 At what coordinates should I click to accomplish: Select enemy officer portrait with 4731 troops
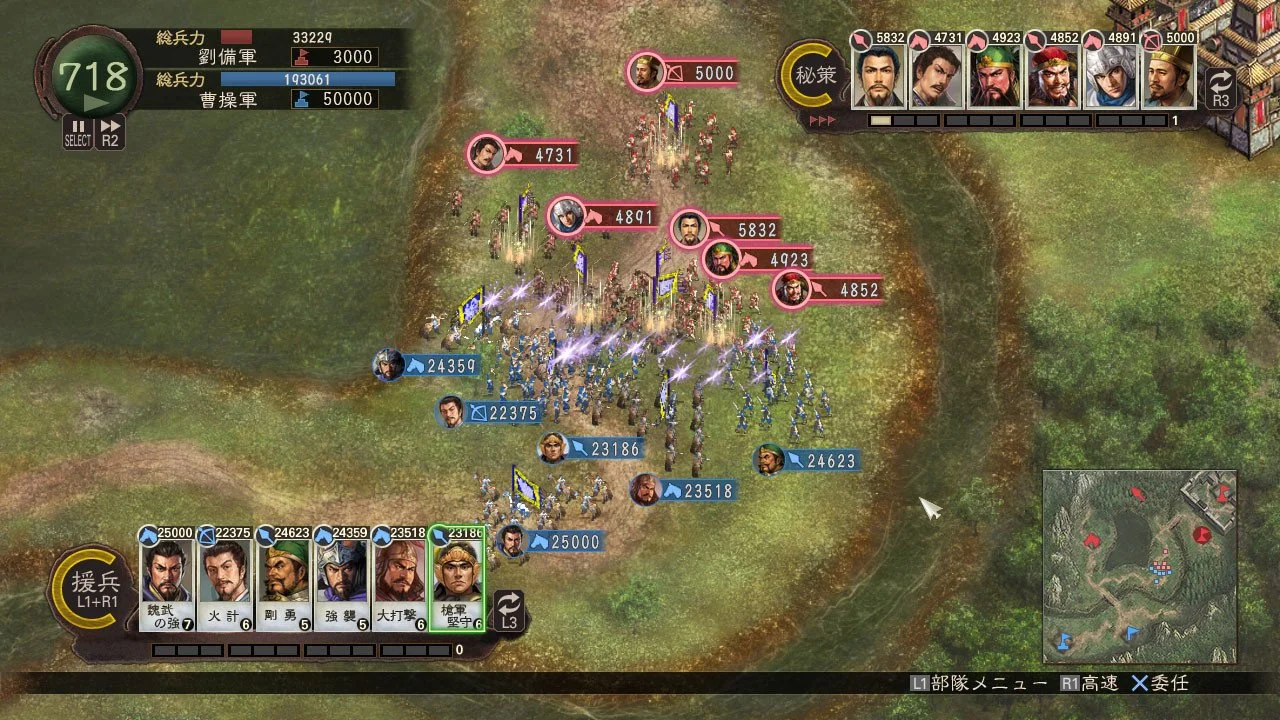(937, 76)
